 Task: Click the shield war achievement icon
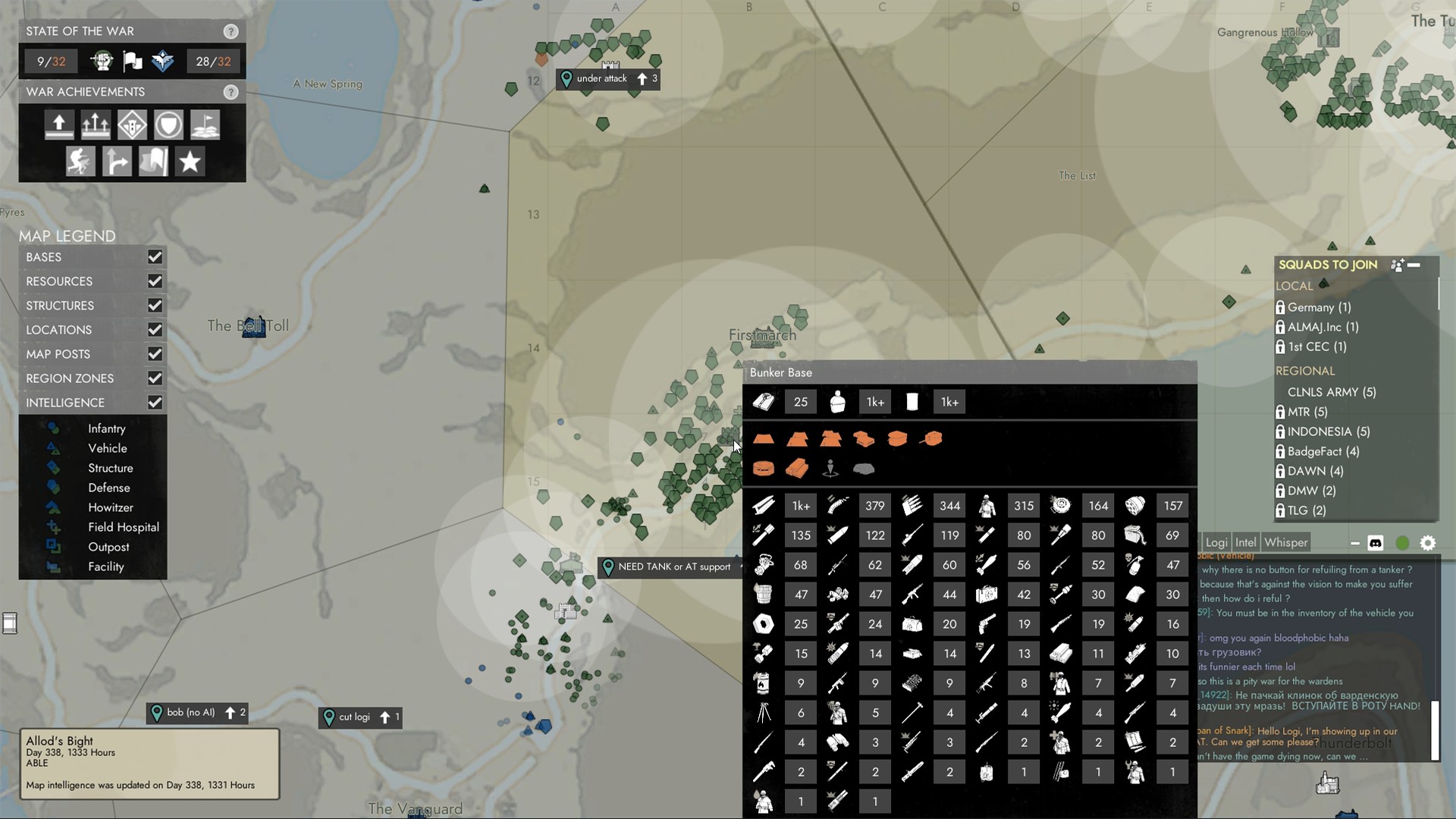(168, 124)
